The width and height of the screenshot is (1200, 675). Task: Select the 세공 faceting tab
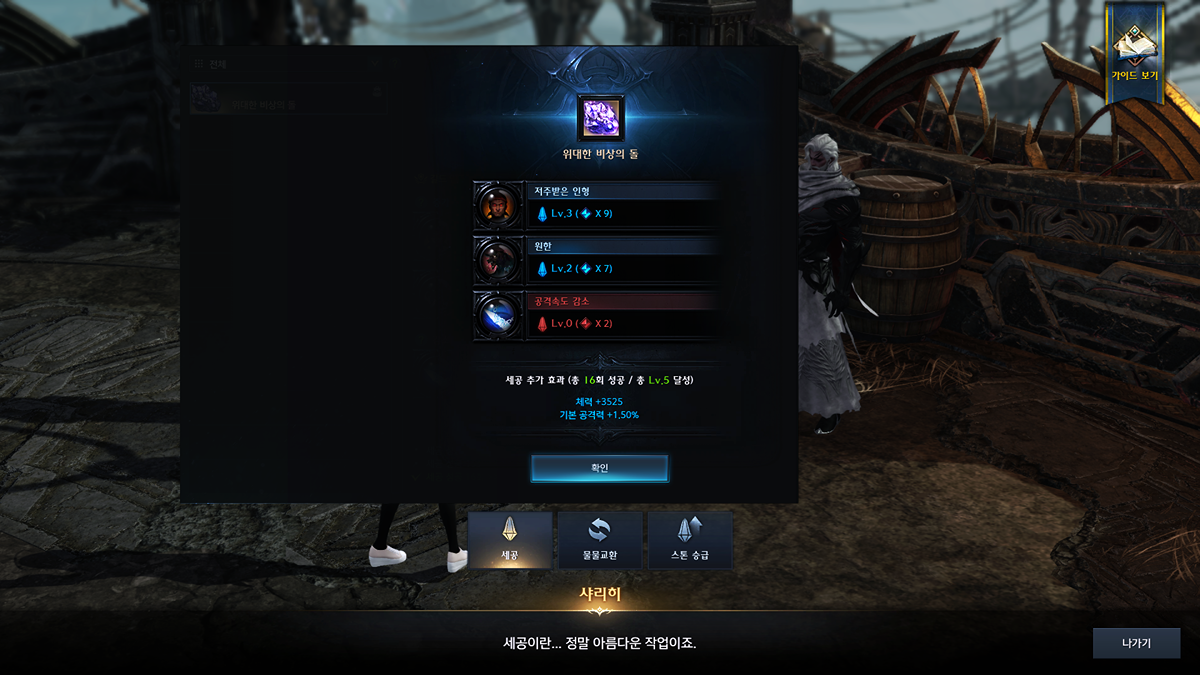pyautogui.click(x=510, y=540)
